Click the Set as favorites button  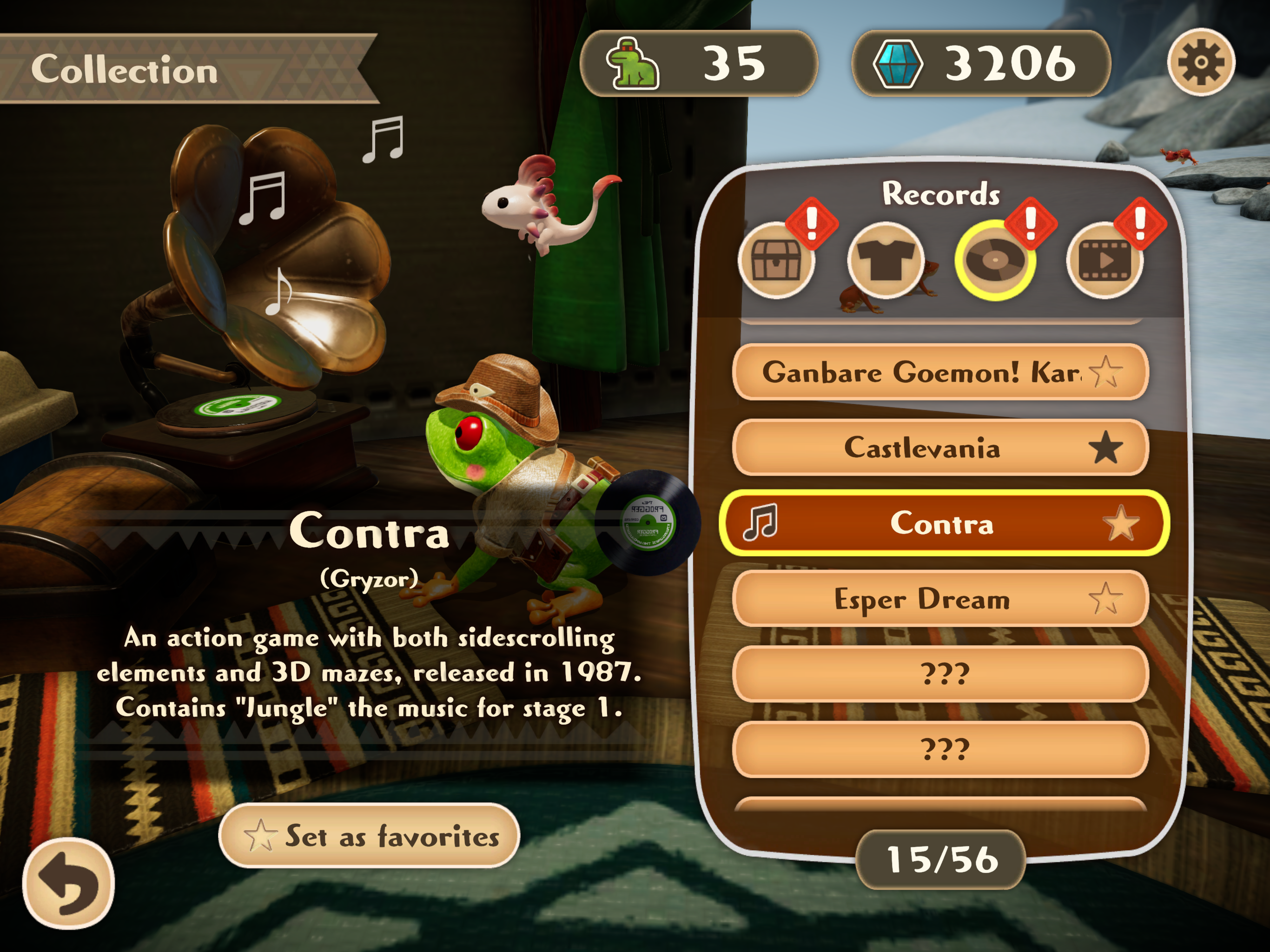[x=369, y=835]
